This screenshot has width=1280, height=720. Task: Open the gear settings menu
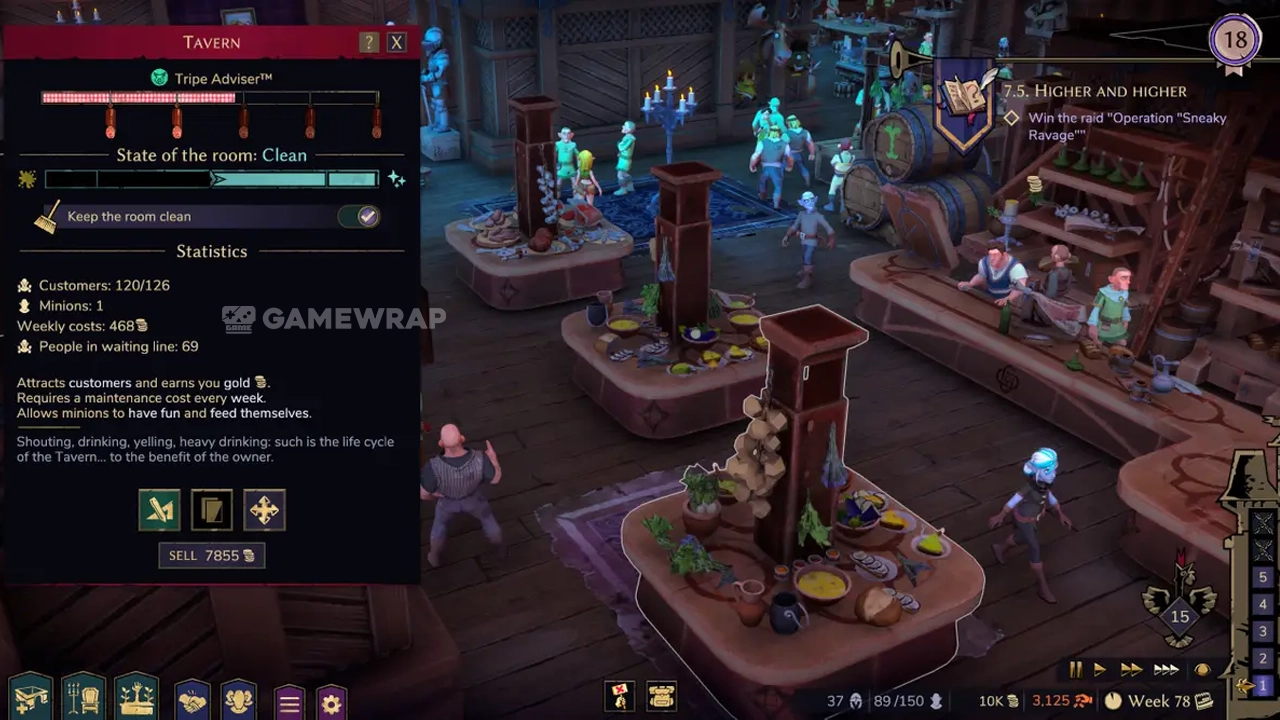(x=331, y=703)
